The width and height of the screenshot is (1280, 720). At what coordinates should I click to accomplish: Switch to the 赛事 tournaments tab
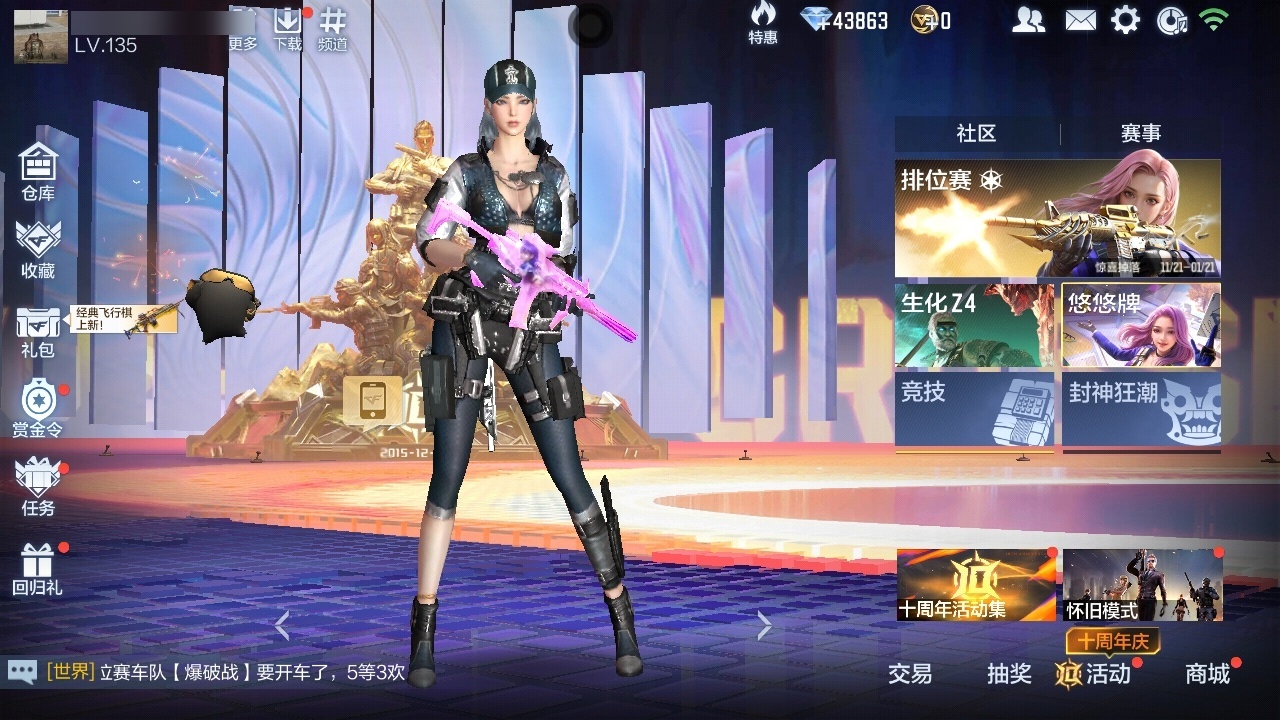1140,134
